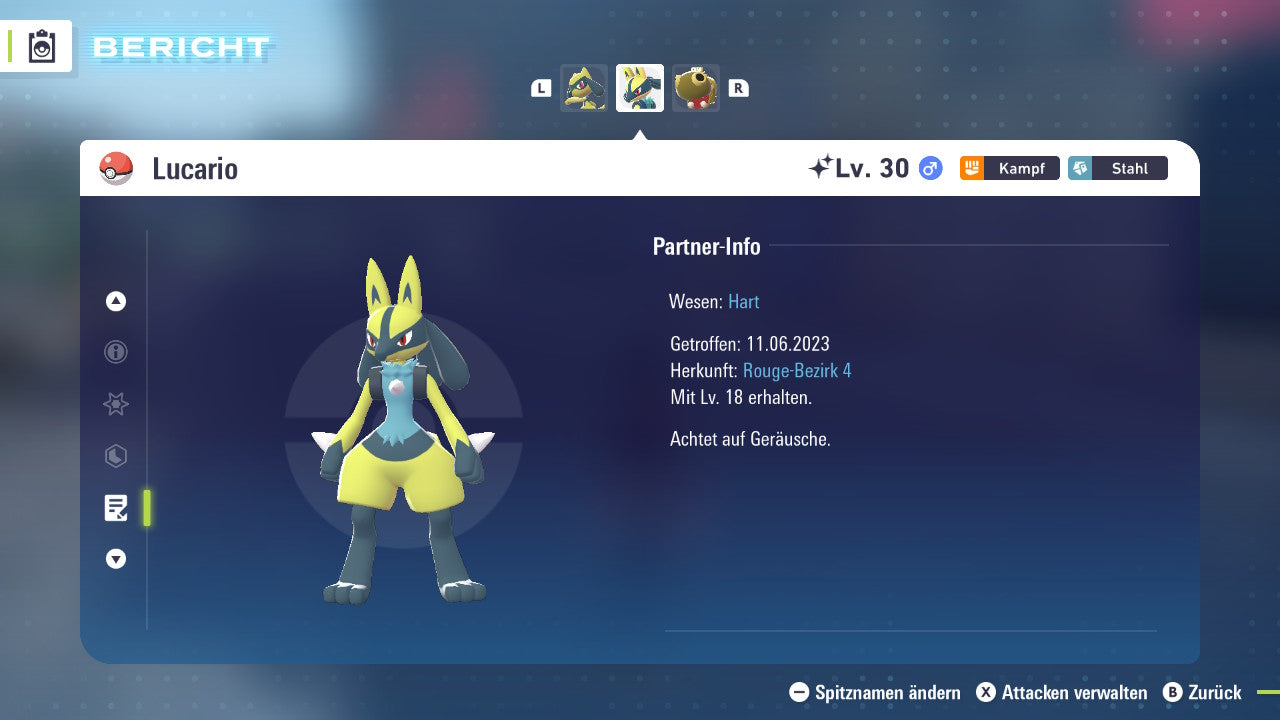Screen dimensions: 1280x720
Task: Select the male gender symbol next to Lv. 30
Action: coord(928,168)
